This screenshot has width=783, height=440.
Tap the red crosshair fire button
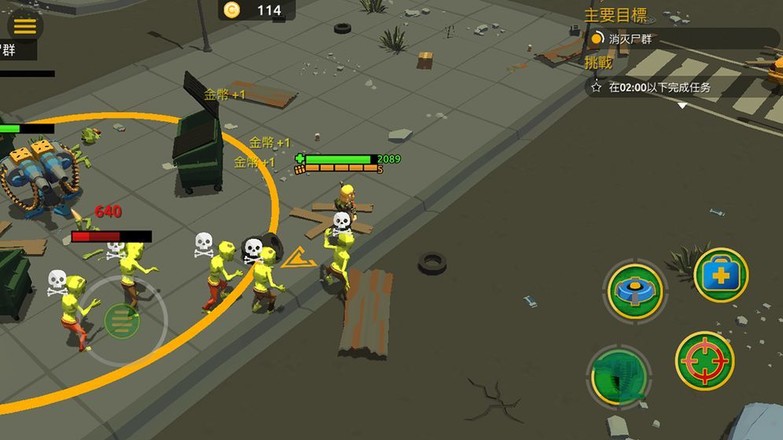click(704, 361)
